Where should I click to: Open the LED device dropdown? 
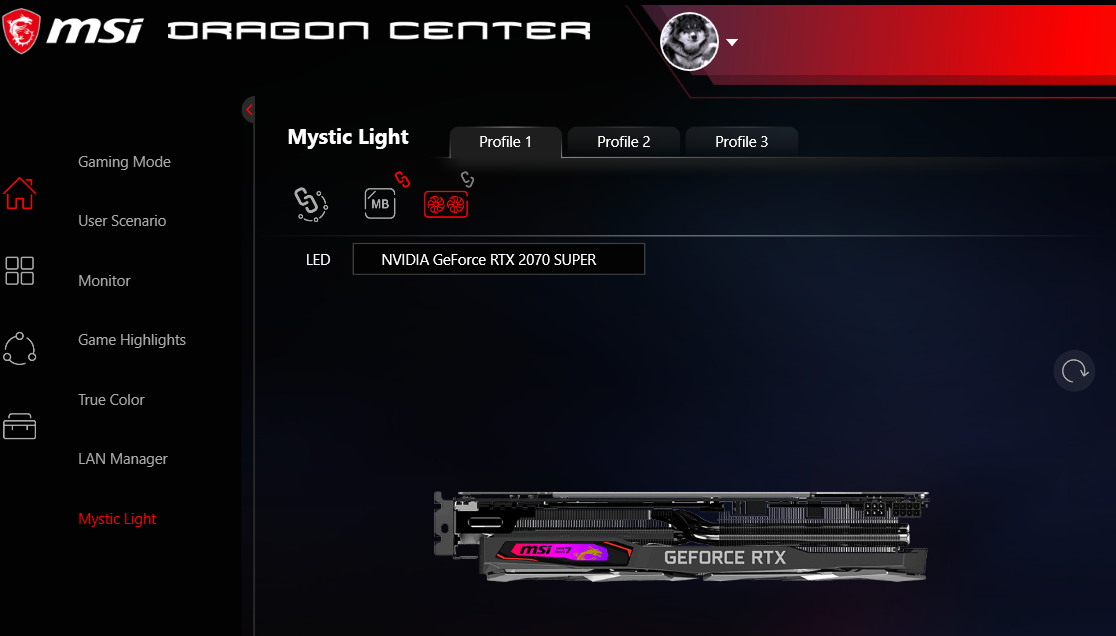coord(498,260)
